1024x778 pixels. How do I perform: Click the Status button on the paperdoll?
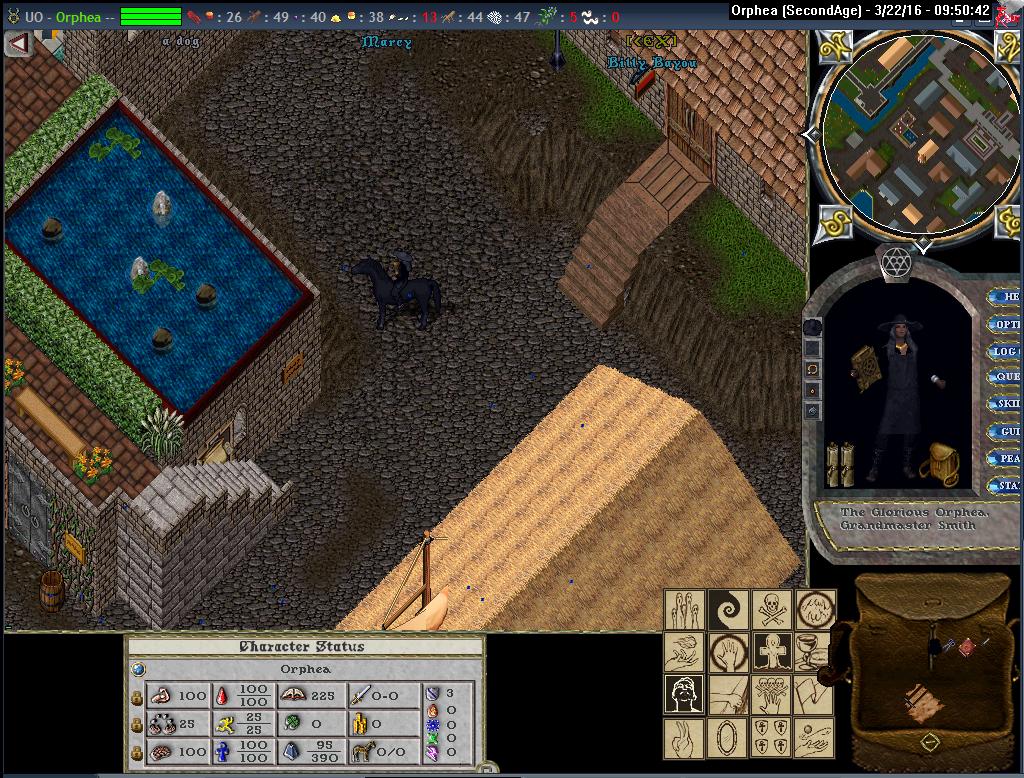click(x=1005, y=485)
